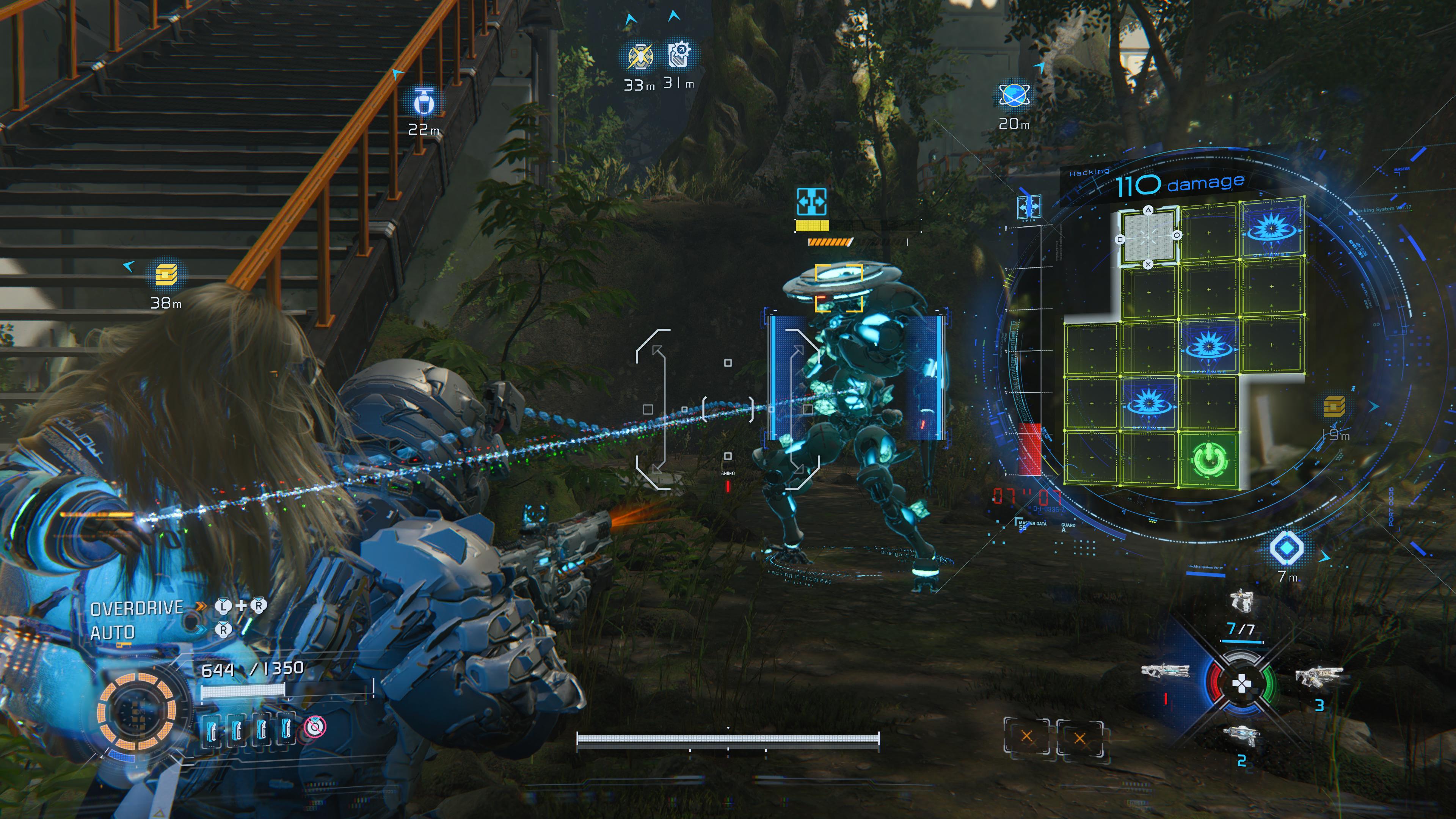Select the gear document marker at 31m

(x=679, y=55)
